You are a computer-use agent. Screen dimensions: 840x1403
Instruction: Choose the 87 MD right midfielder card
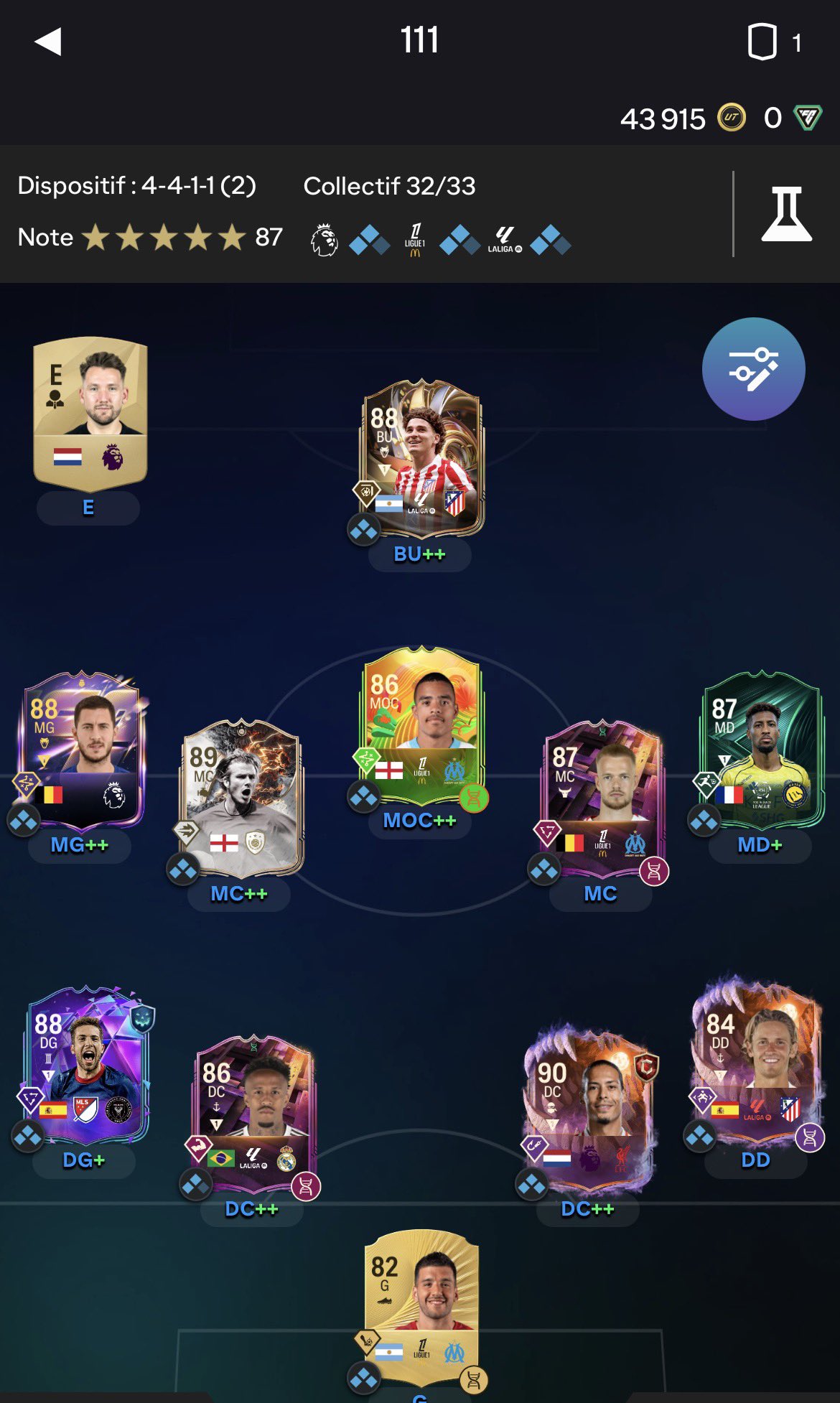pyautogui.click(x=761, y=750)
